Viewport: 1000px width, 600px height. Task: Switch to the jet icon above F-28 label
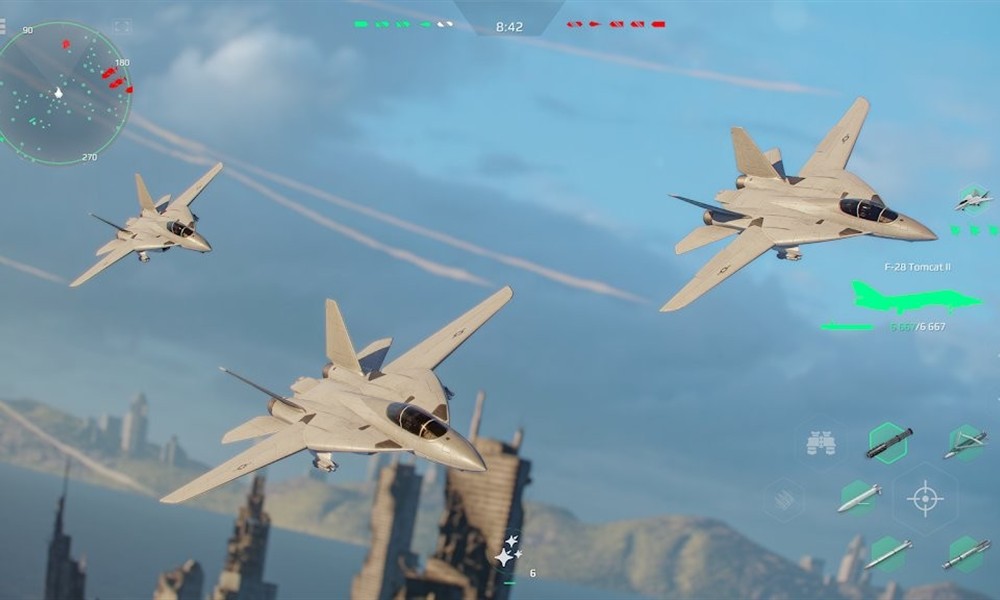[x=972, y=200]
